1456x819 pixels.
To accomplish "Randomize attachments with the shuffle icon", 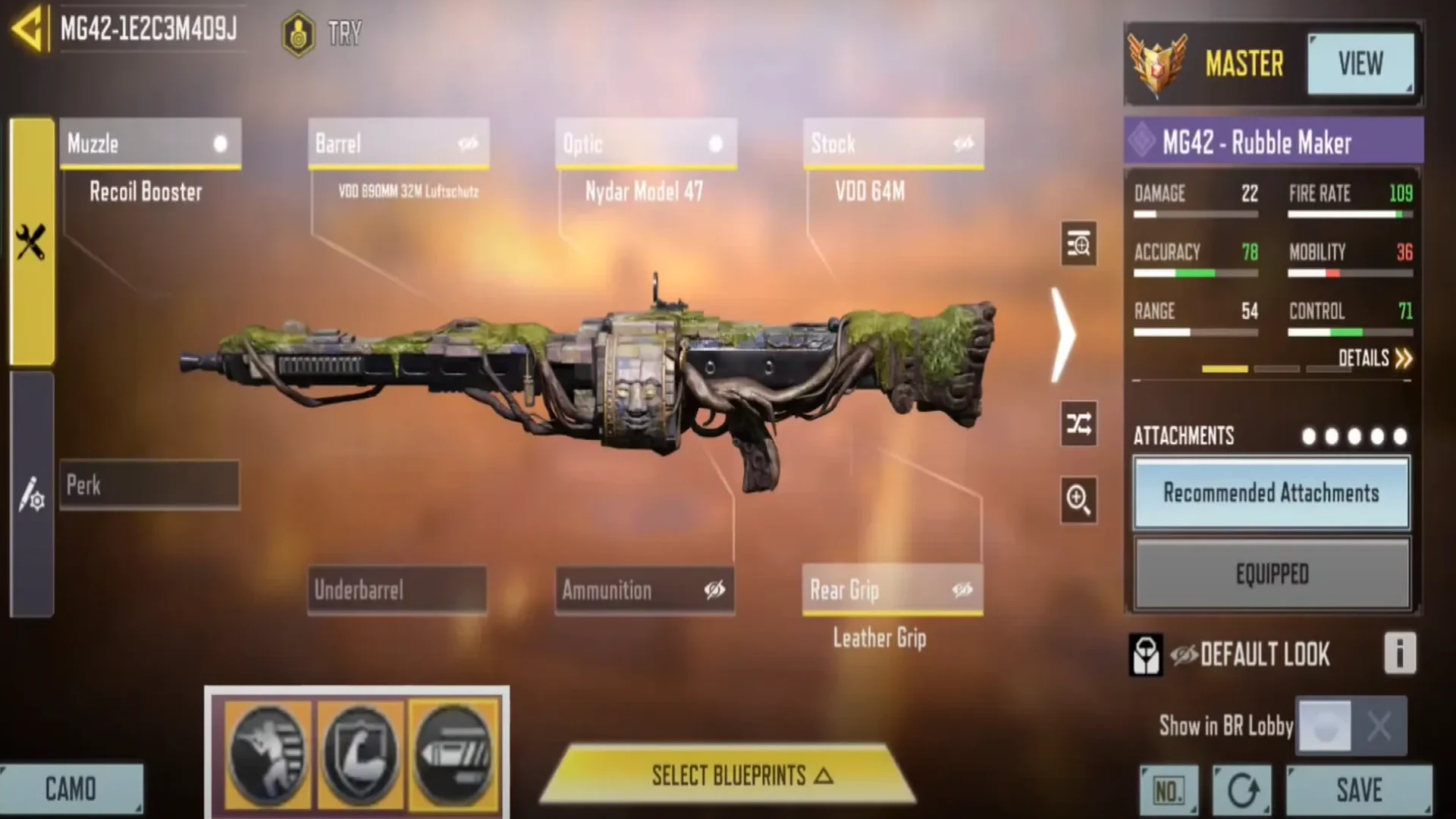I will [1078, 423].
